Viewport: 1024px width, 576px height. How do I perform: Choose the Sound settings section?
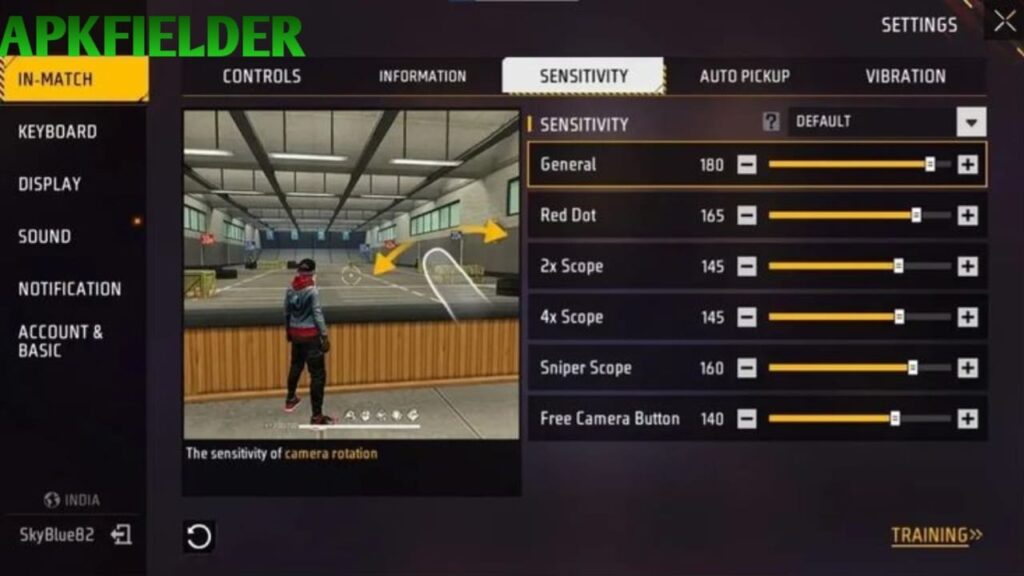point(44,237)
